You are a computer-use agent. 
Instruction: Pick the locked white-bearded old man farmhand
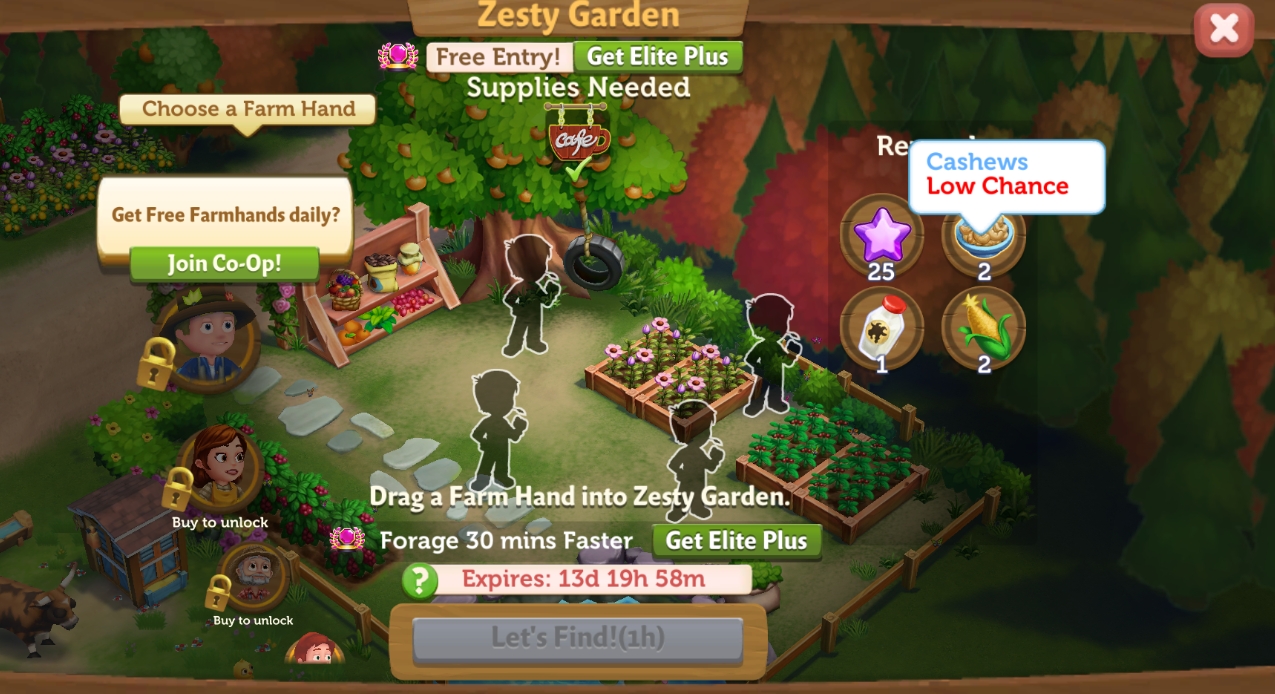[x=254, y=574]
